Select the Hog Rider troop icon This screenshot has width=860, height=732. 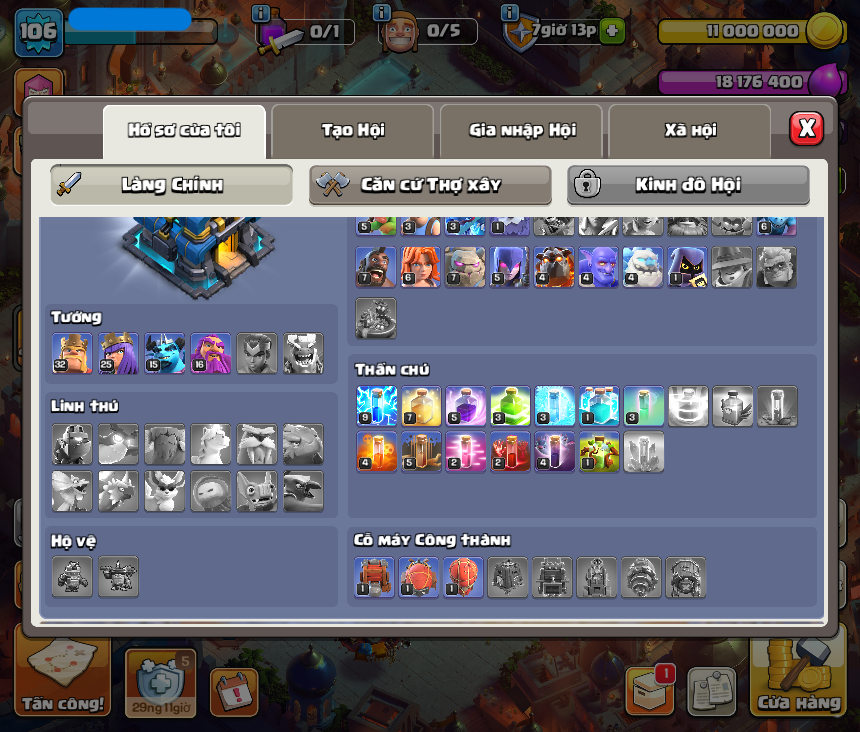[x=376, y=268]
